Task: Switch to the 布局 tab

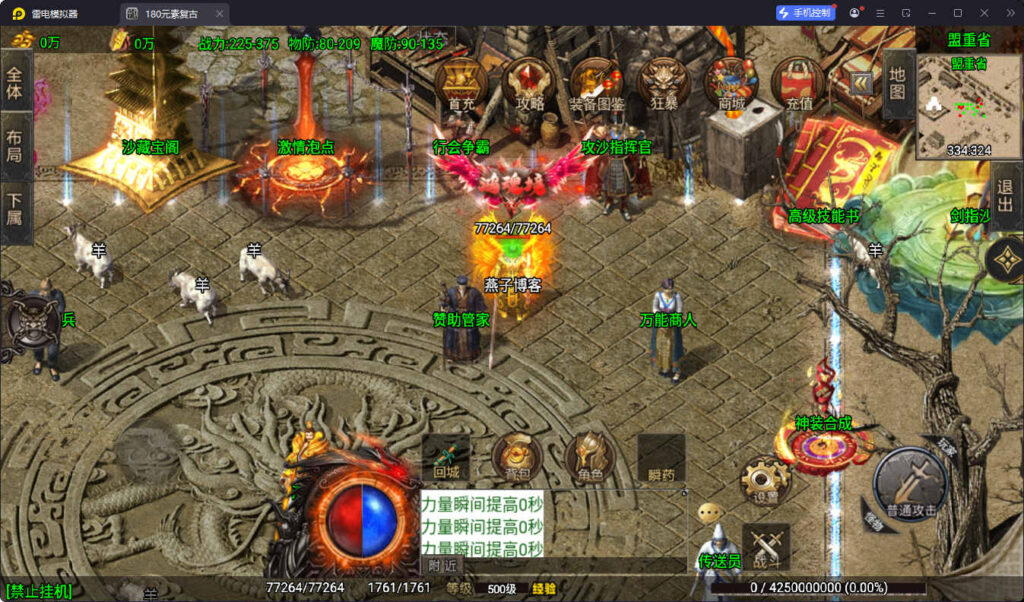Action: click(15, 144)
